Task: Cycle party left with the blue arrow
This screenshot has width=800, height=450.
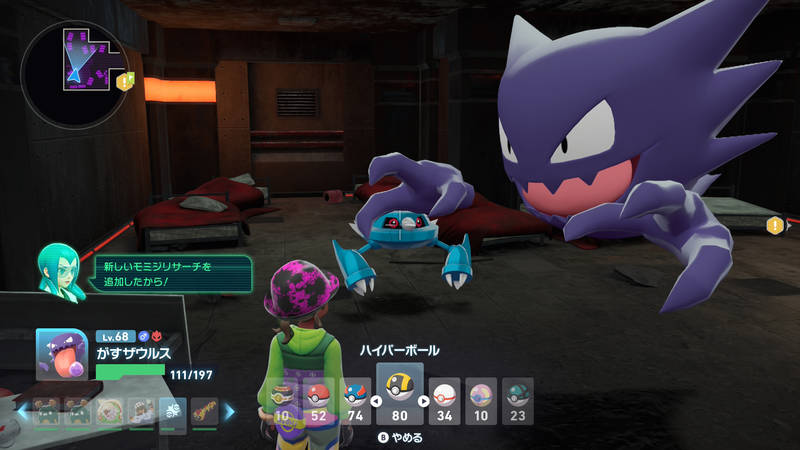Action: coord(22,410)
